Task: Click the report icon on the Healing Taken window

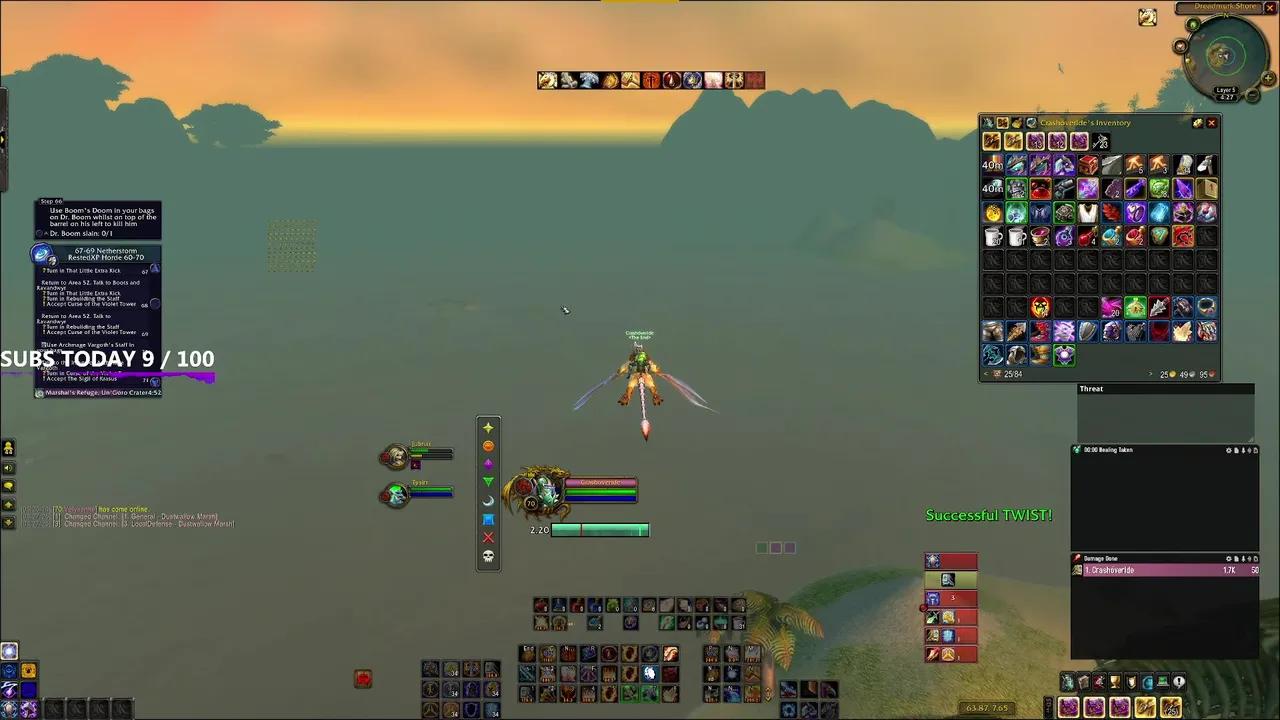Action: [x=1236, y=450]
